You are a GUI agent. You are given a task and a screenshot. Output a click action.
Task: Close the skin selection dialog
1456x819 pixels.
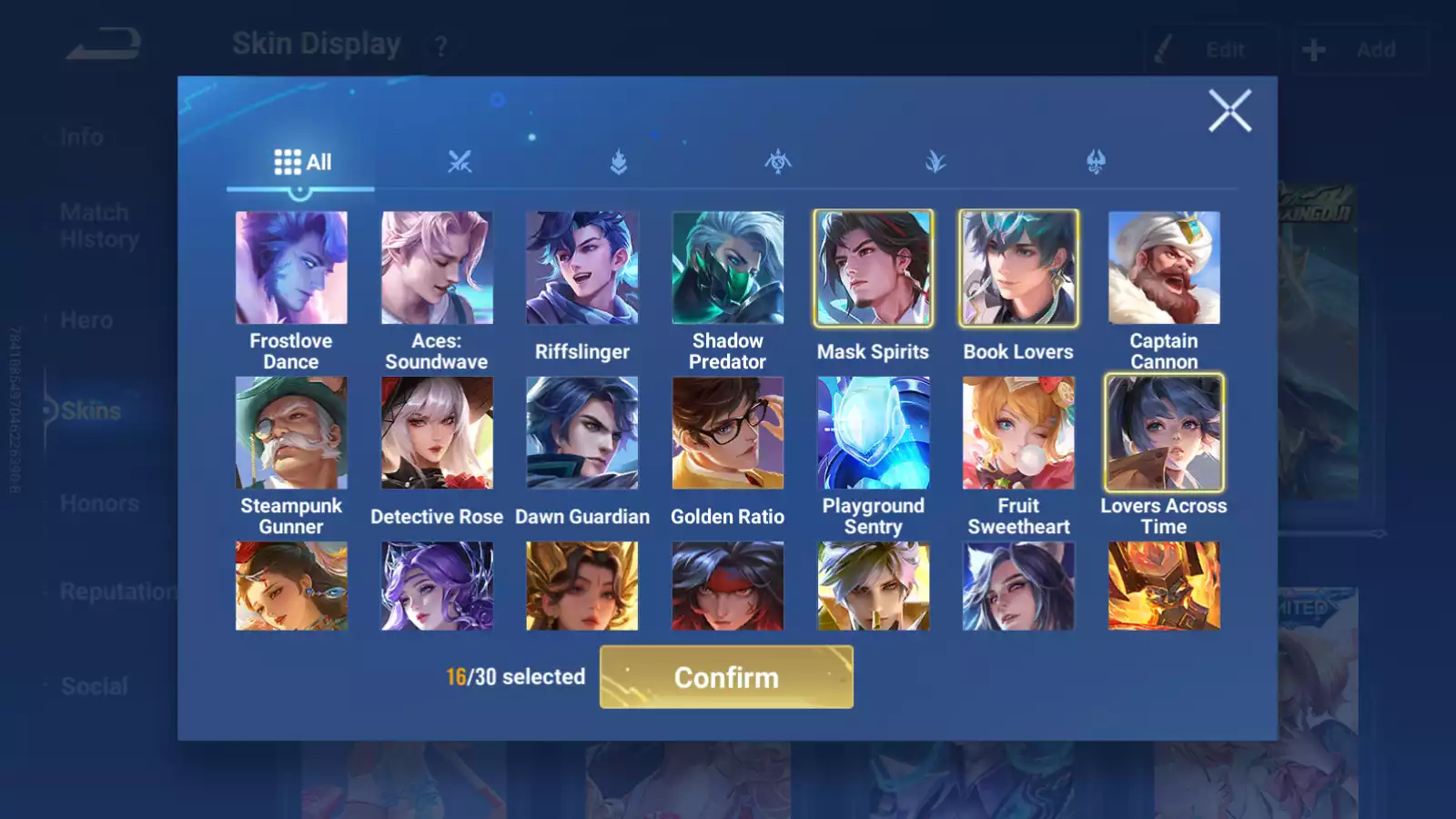click(1229, 111)
